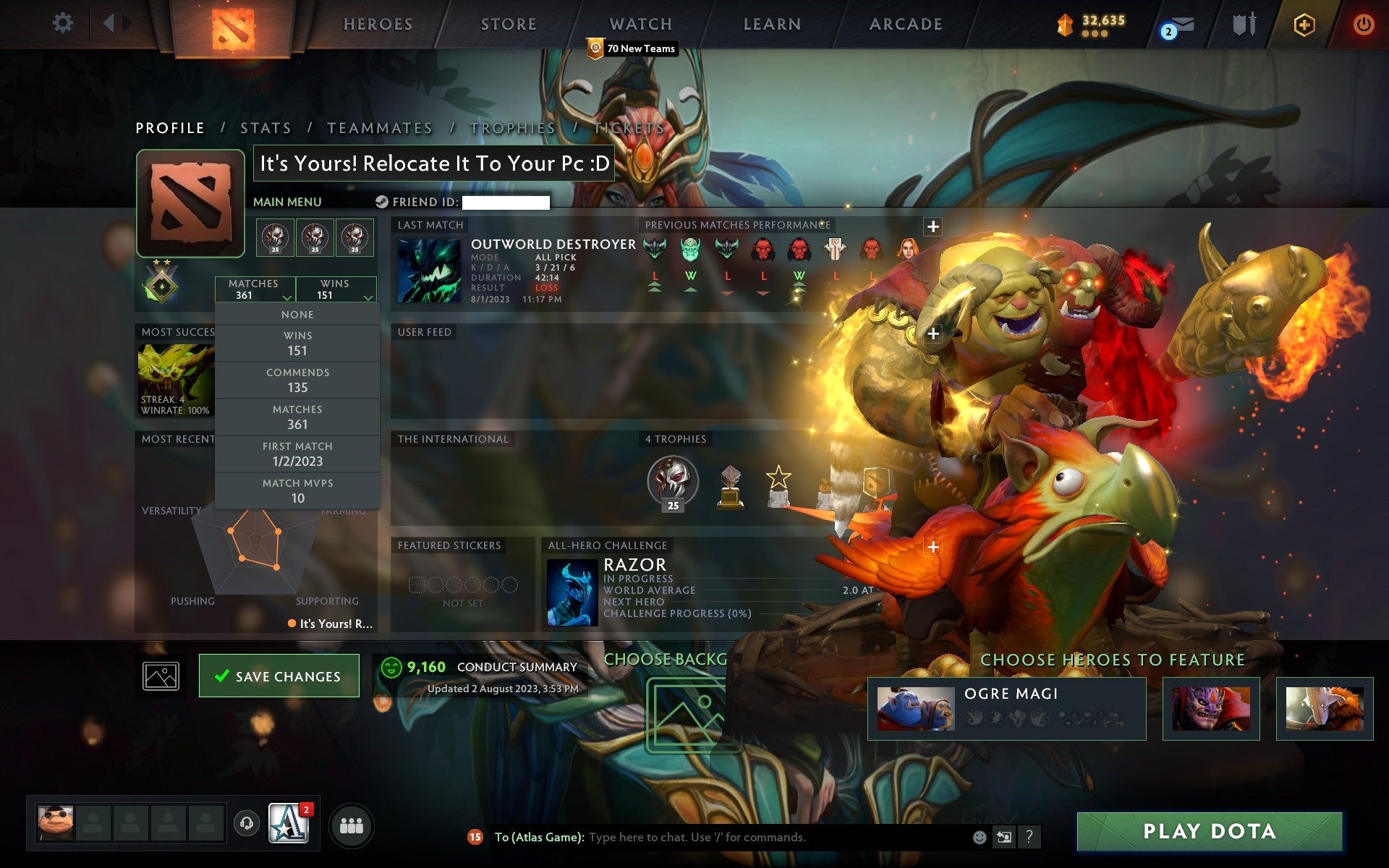Click the voice chat headset icon
Viewport: 1389px width, 868px height.
[x=246, y=824]
